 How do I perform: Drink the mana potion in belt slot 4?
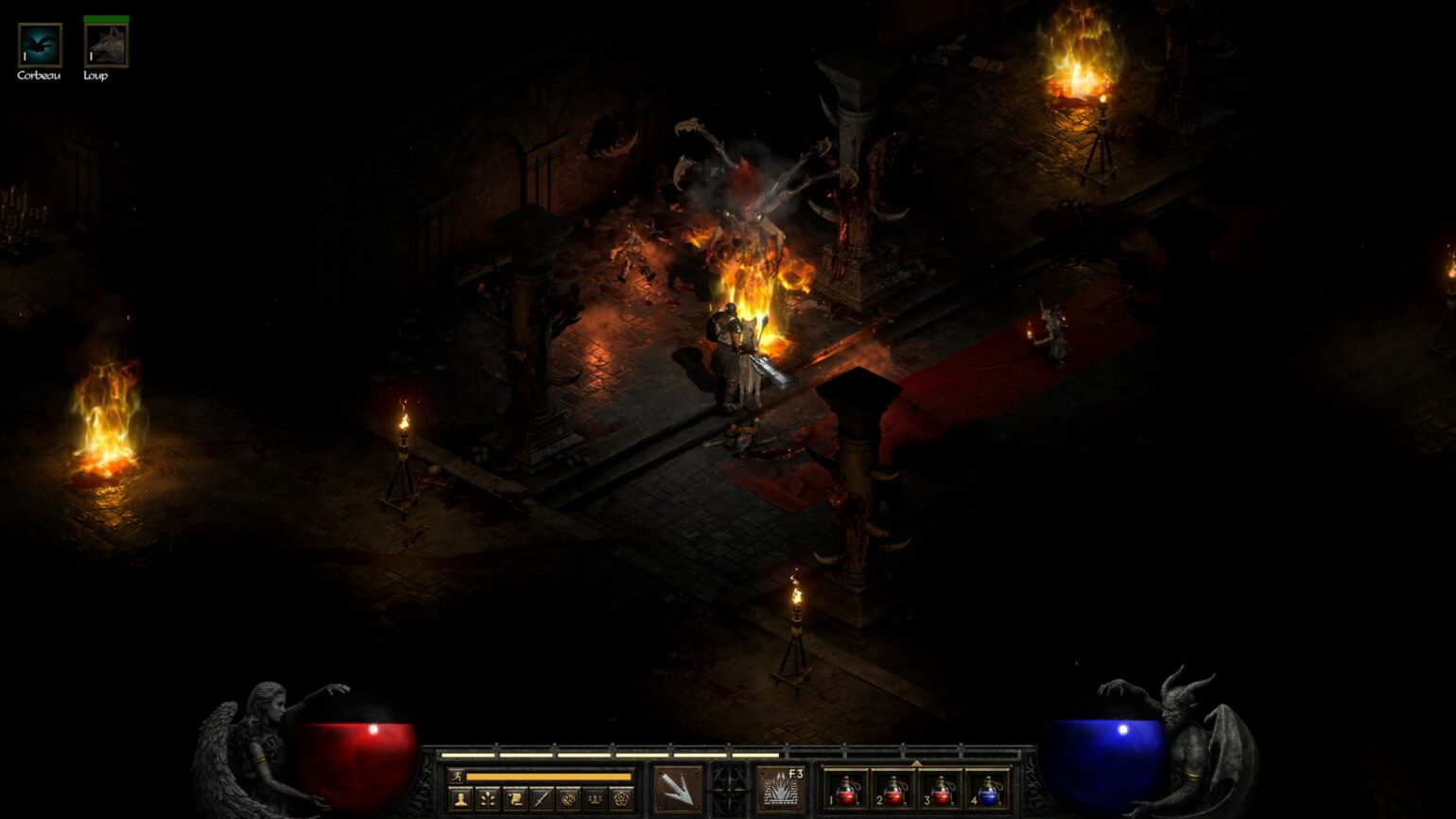click(x=989, y=793)
